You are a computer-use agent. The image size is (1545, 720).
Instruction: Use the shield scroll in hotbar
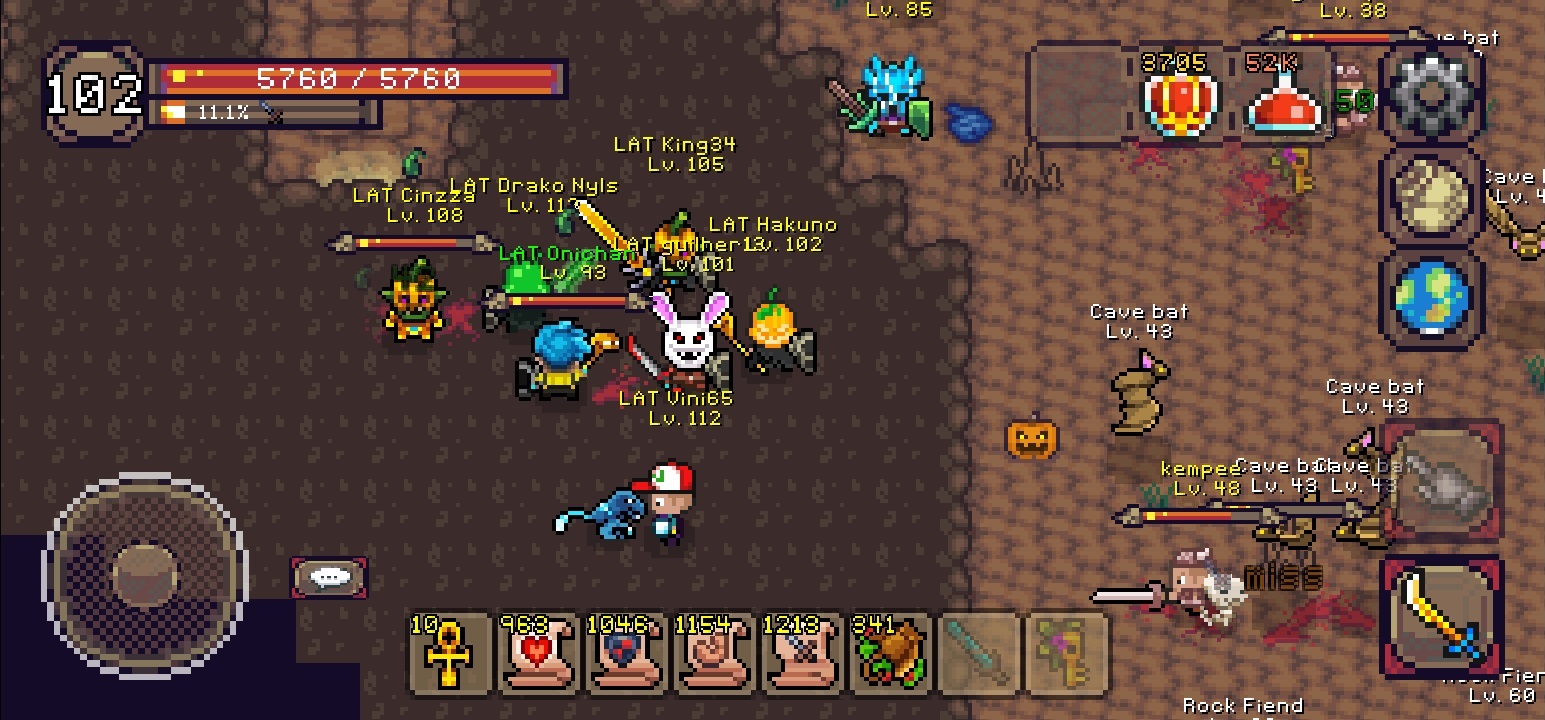coord(623,653)
